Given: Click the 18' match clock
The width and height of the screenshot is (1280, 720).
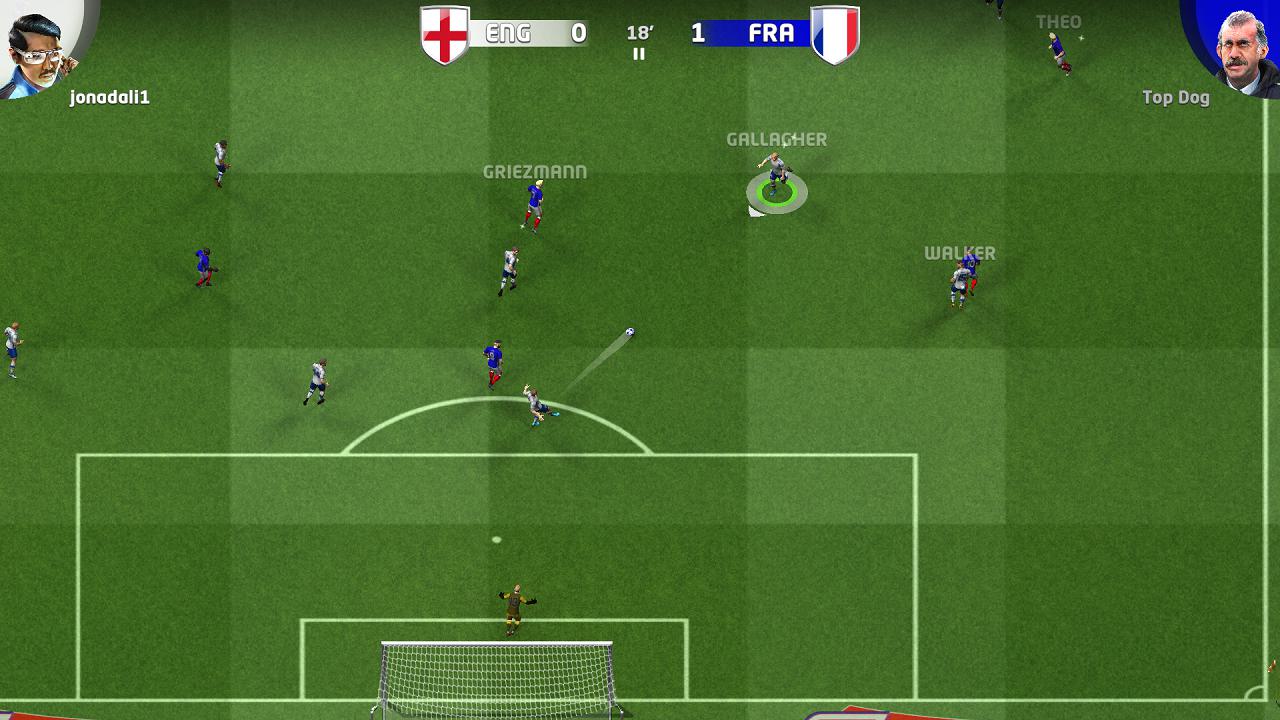Looking at the screenshot, I should [638, 30].
